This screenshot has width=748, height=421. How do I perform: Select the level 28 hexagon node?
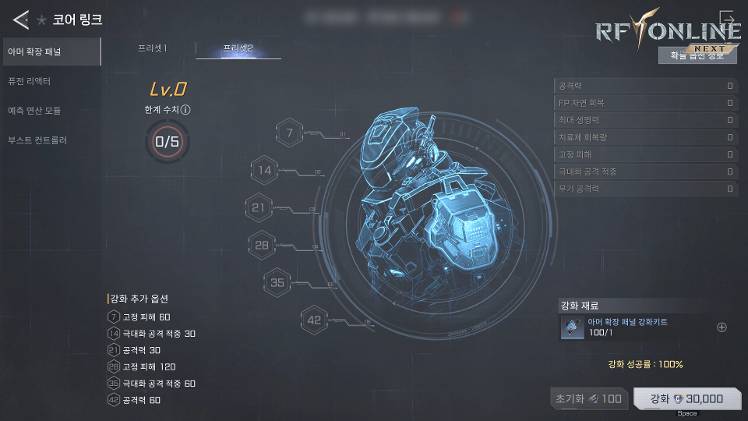coord(262,245)
